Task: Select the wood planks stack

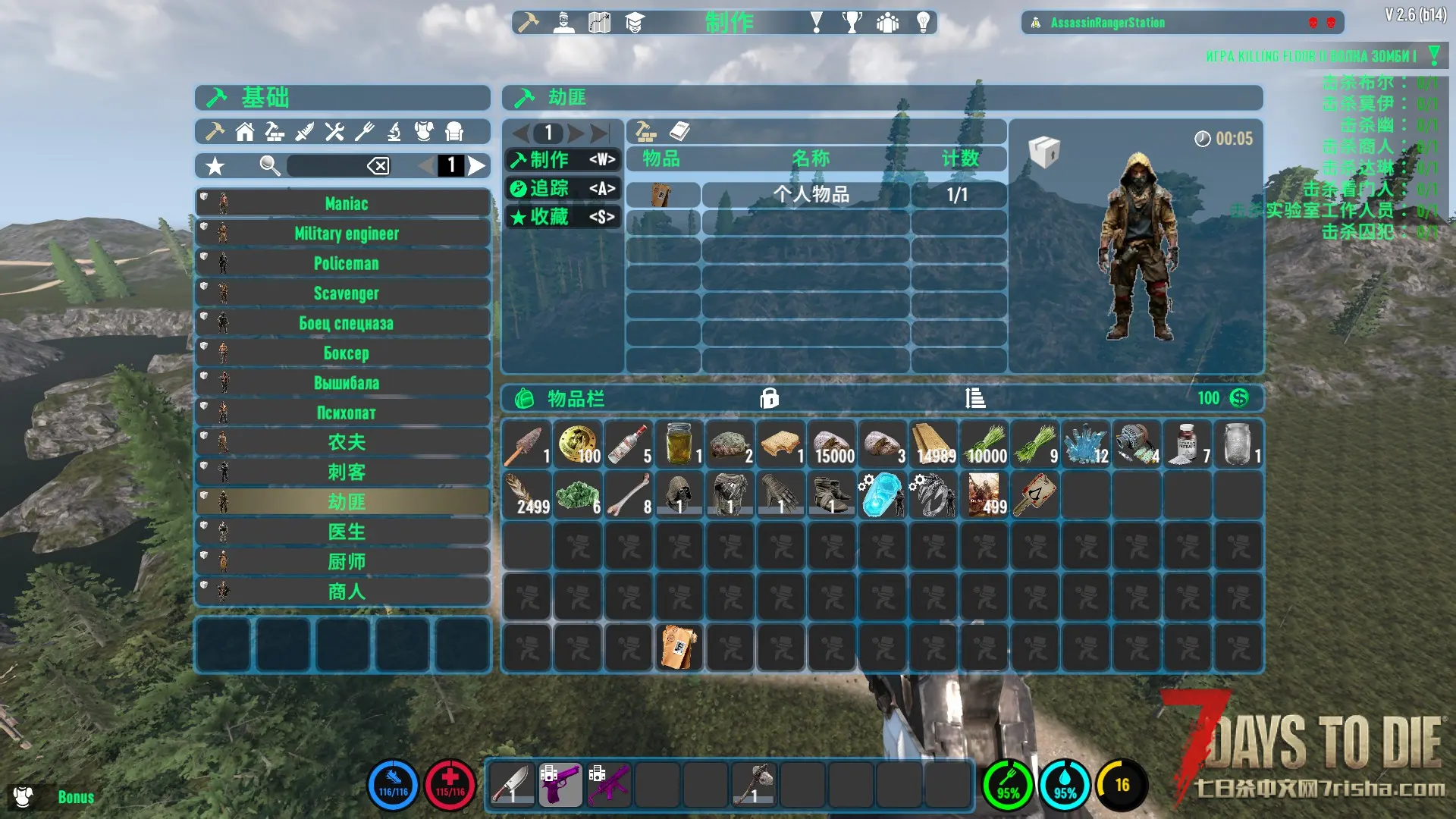Action: coord(934,444)
